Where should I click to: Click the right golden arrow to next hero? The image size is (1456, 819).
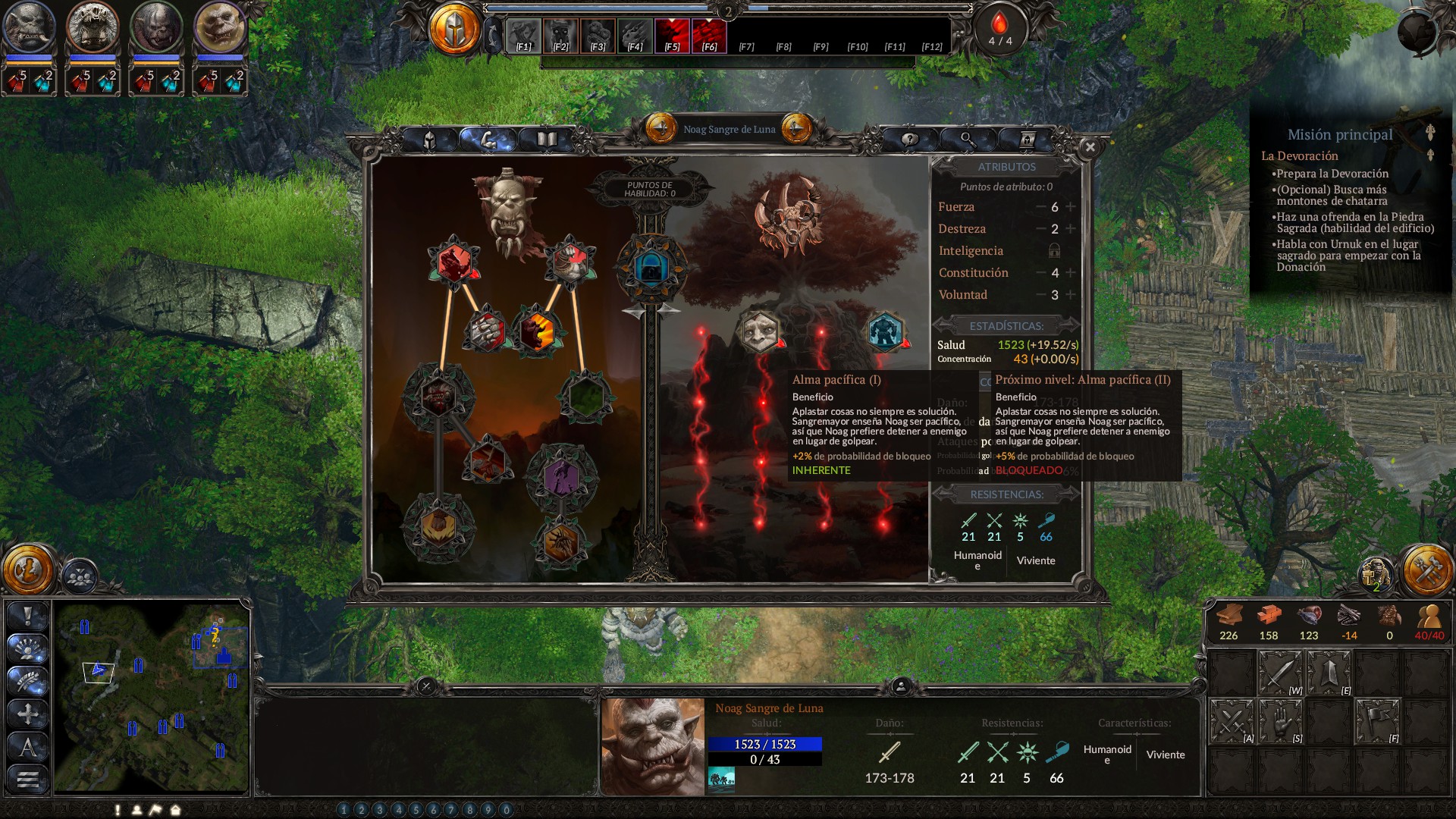[795, 128]
